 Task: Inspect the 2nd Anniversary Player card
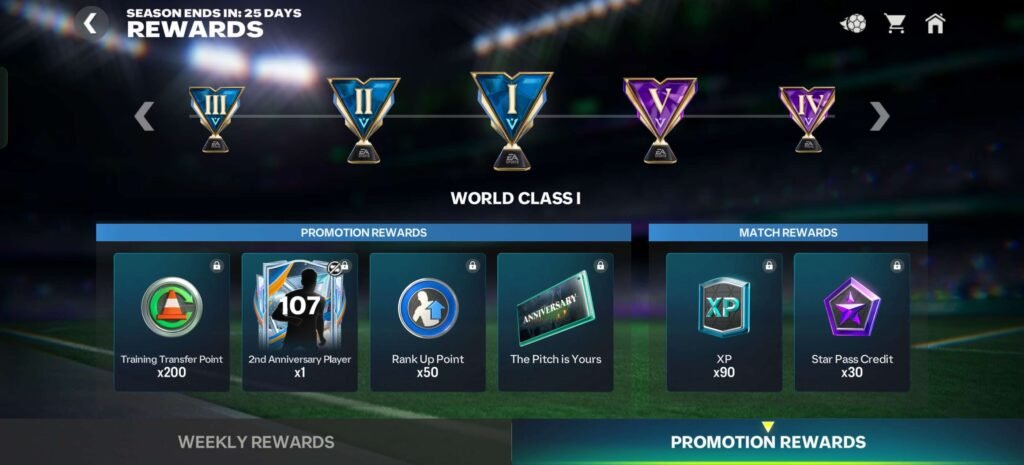[x=300, y=321]
